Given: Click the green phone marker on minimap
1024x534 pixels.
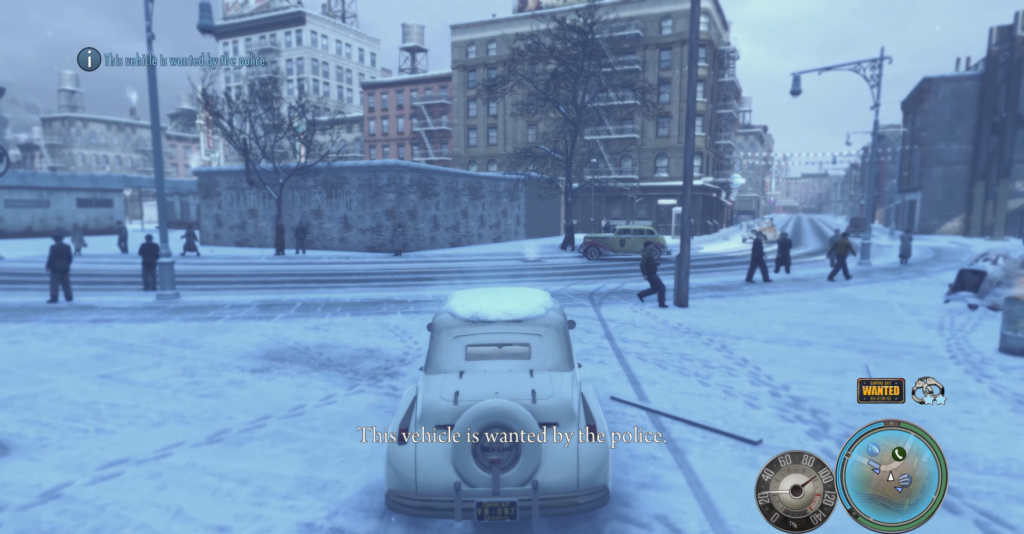Looking at the screenshot, I should [x=898, y=454].
